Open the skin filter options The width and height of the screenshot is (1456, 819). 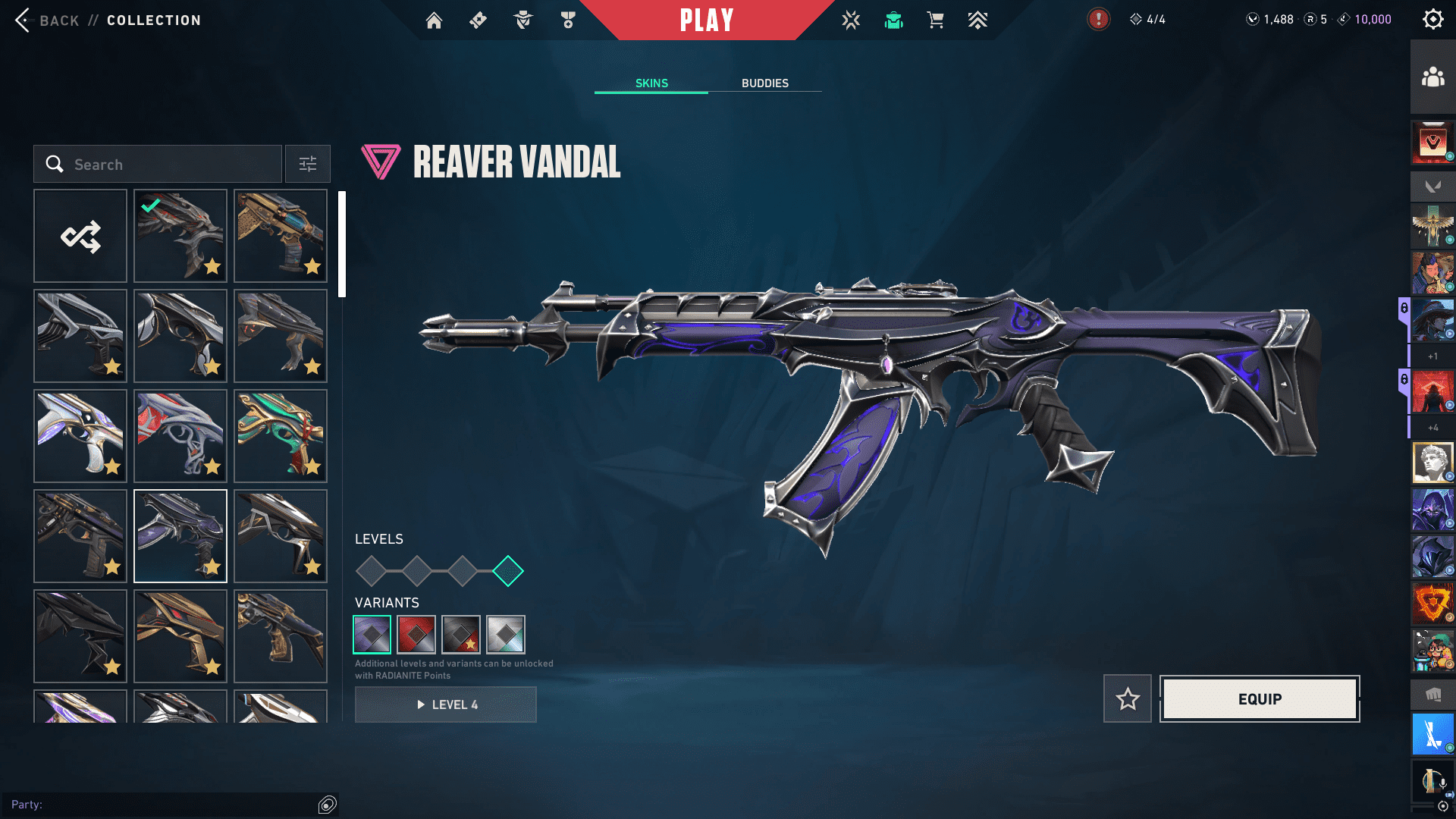[x=308, y=165]
